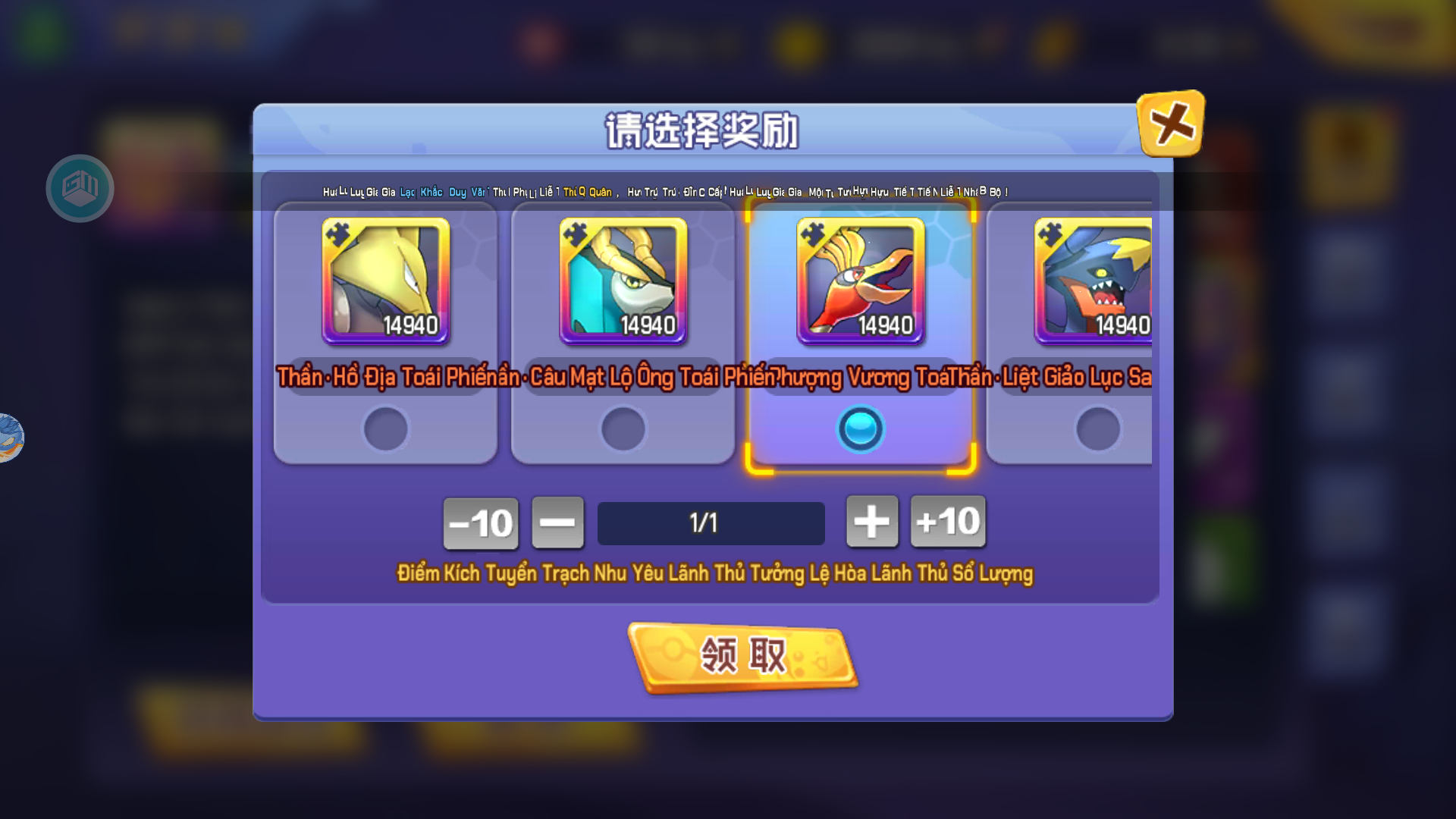Decrease quantity by ten
The height and width of the screenshot is (819, 1456).
tap(481, 523)
